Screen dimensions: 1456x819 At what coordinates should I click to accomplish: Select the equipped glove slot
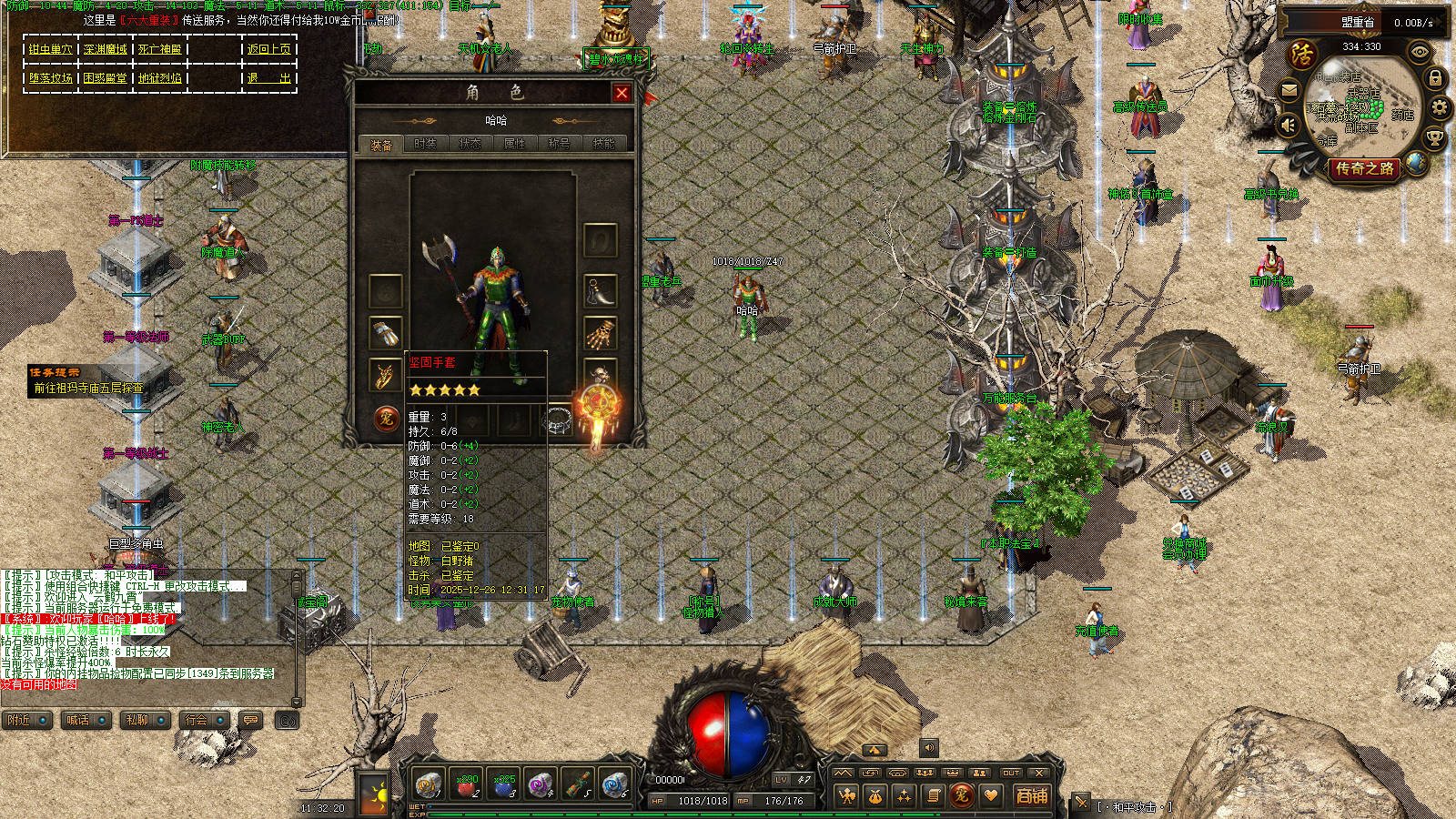point(385,332)
